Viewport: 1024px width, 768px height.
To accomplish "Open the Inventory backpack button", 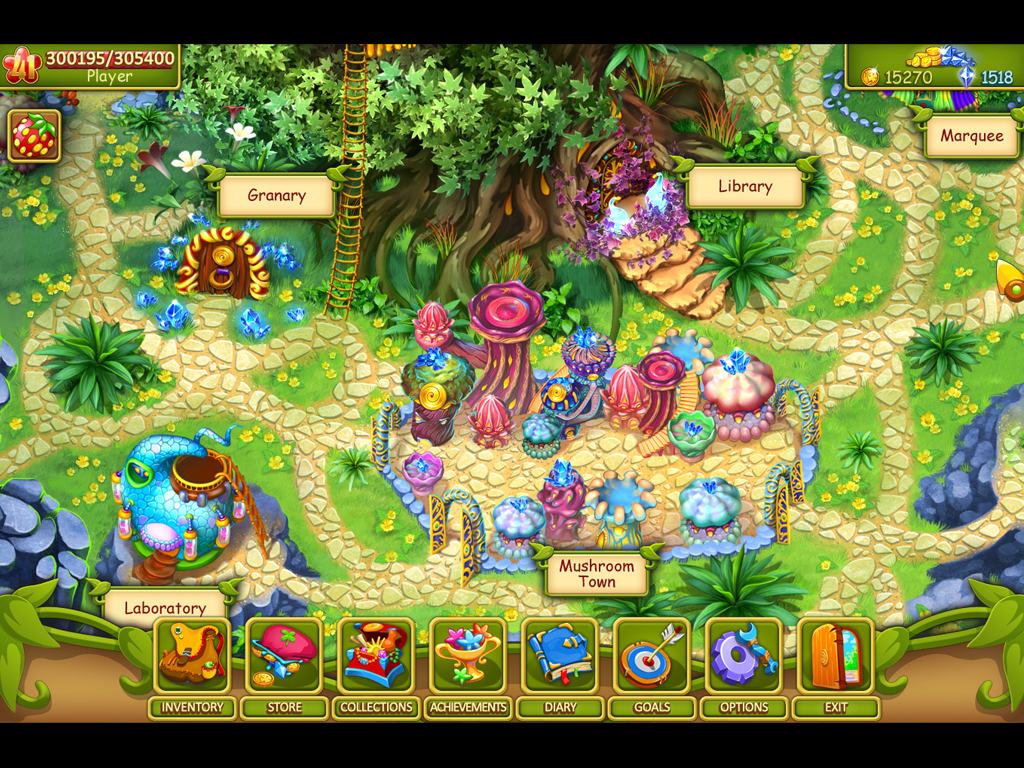I will (192, 657).
